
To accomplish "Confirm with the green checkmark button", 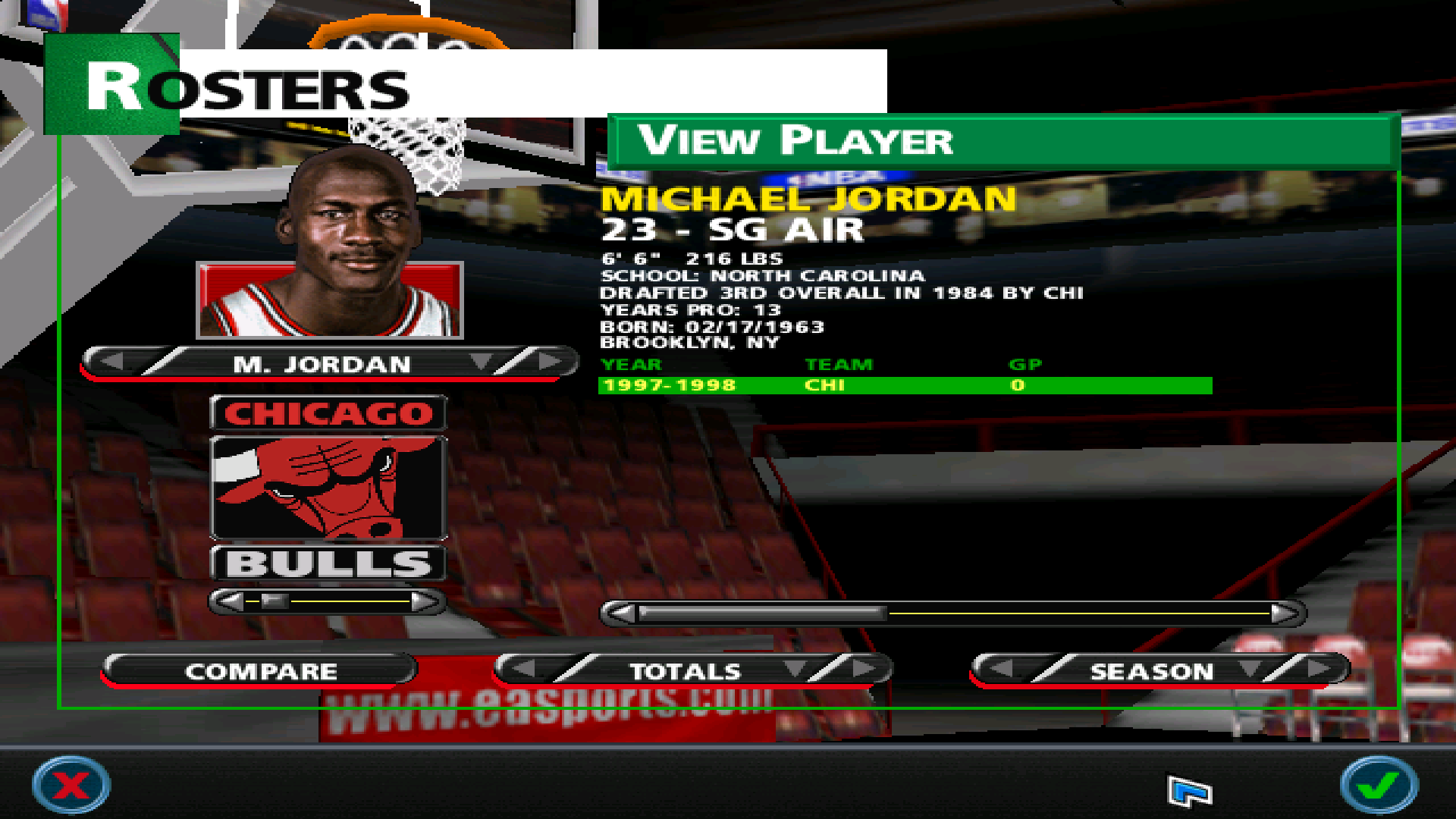I will [1378, 785].
